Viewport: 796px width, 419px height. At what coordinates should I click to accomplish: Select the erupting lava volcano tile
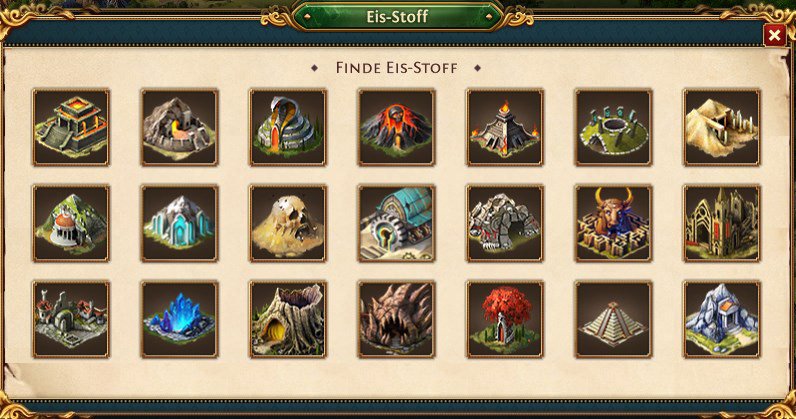pyautogui.click(x=396, y=127)
